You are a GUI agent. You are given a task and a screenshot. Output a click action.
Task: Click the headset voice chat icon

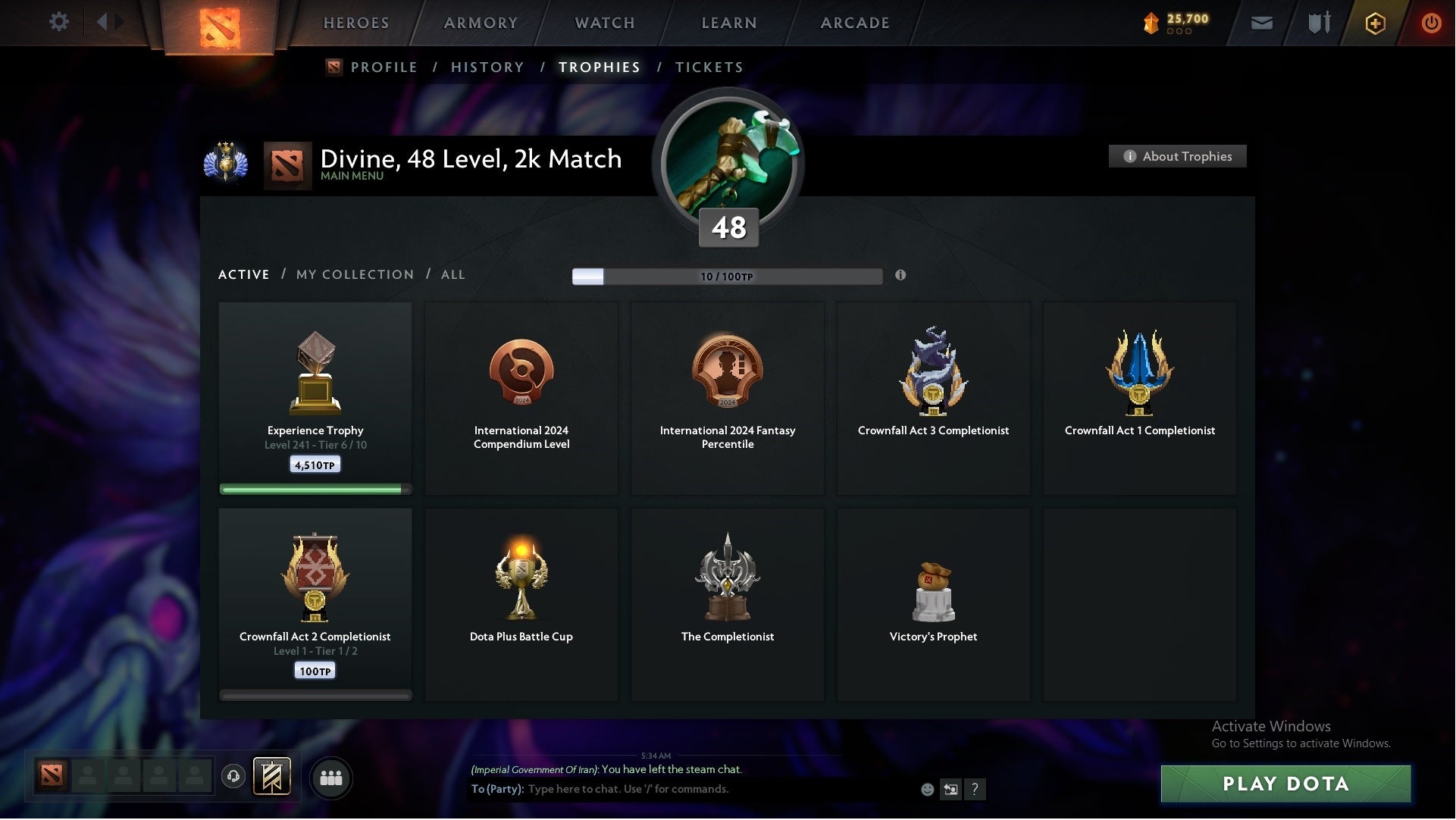coord(233,778)
